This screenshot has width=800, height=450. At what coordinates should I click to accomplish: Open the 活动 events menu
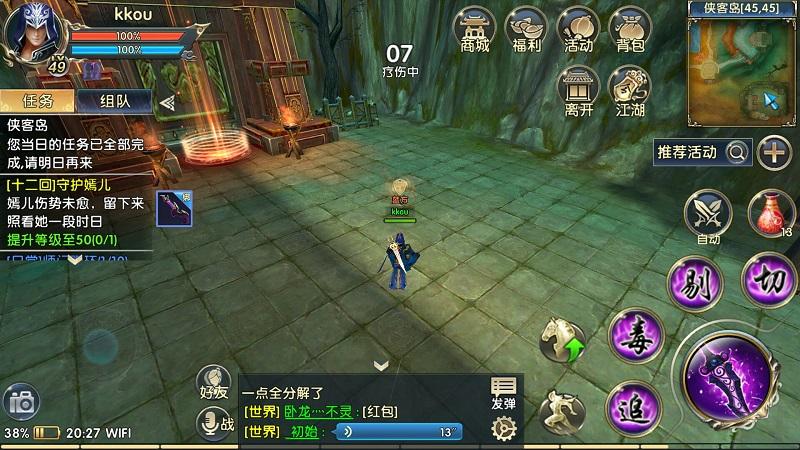pyautogui.click(x=577, y=30)
